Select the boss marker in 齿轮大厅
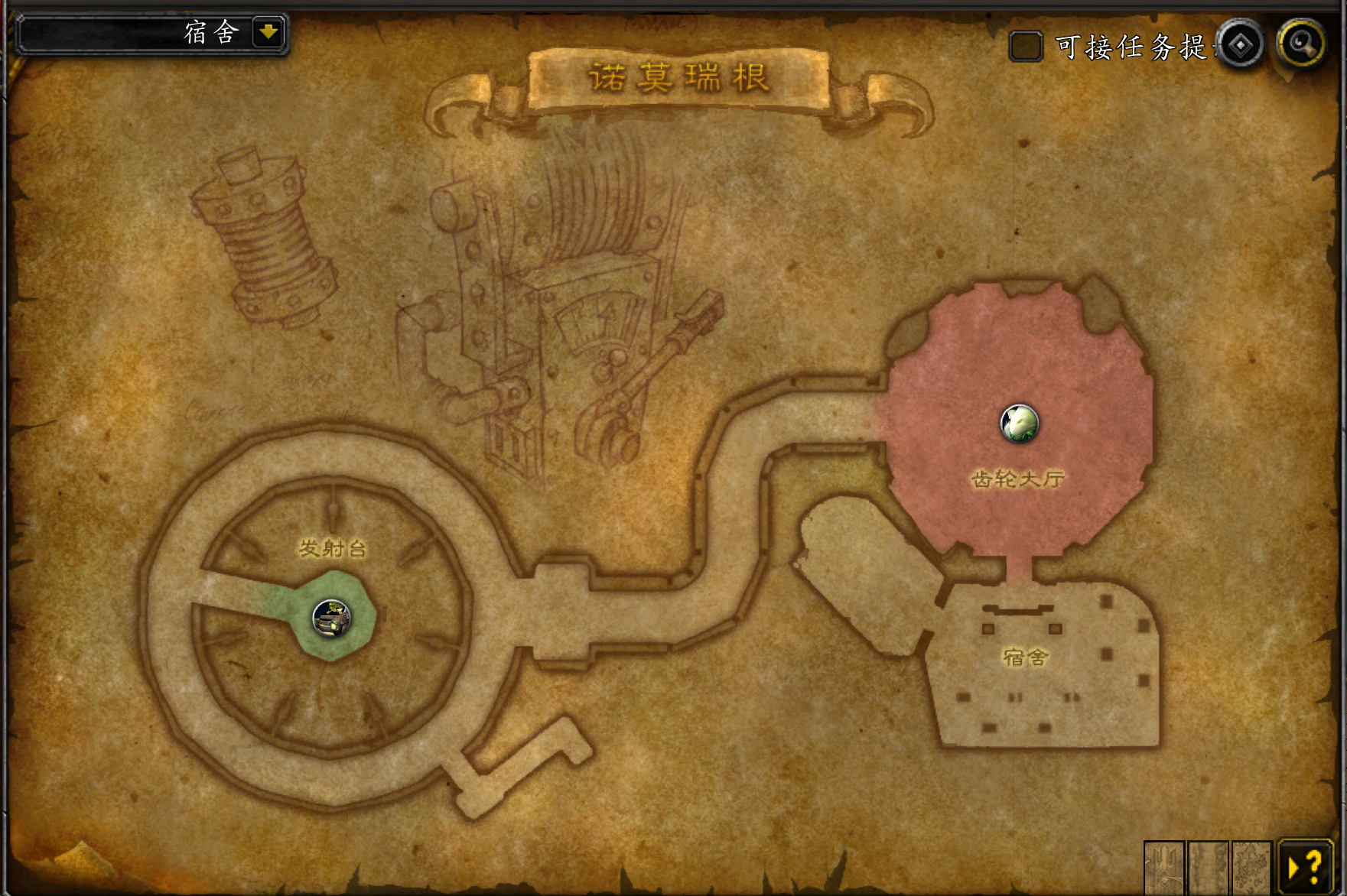 tap(1020, 423)
